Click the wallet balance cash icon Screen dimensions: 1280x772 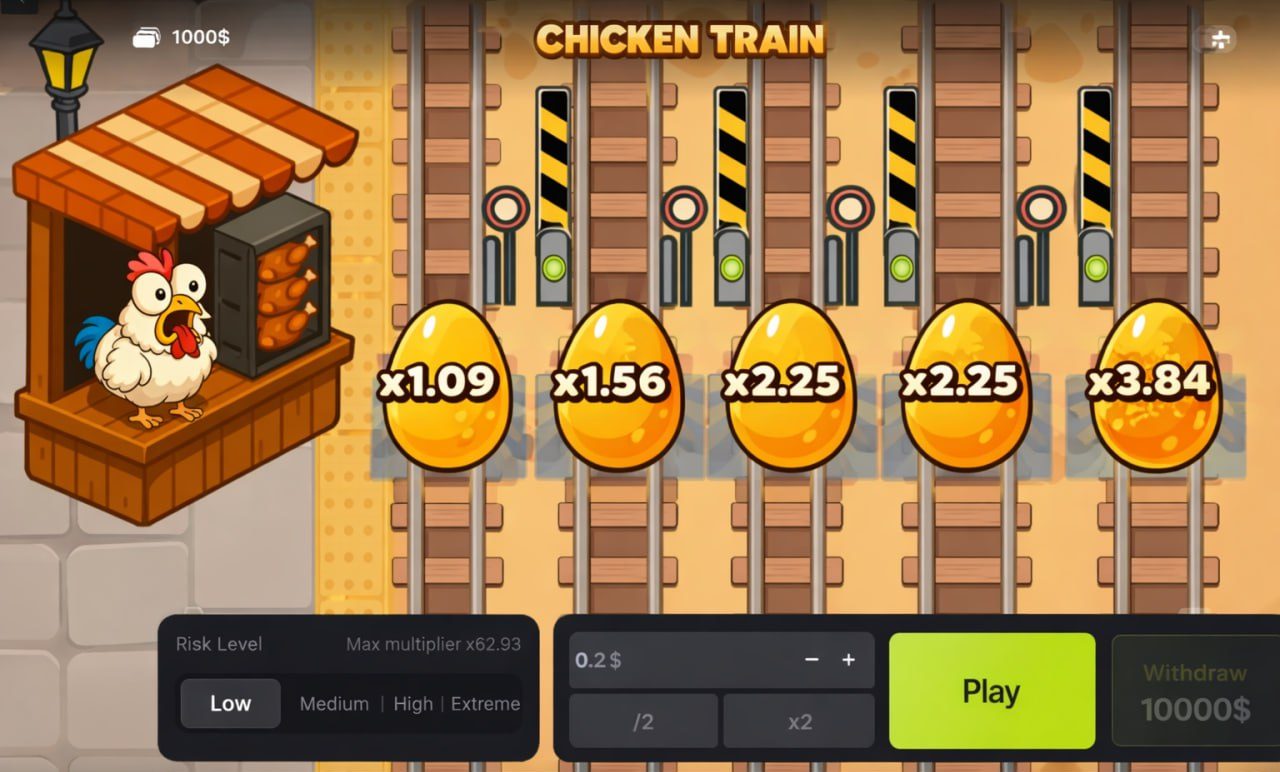(x=146, y=36)
